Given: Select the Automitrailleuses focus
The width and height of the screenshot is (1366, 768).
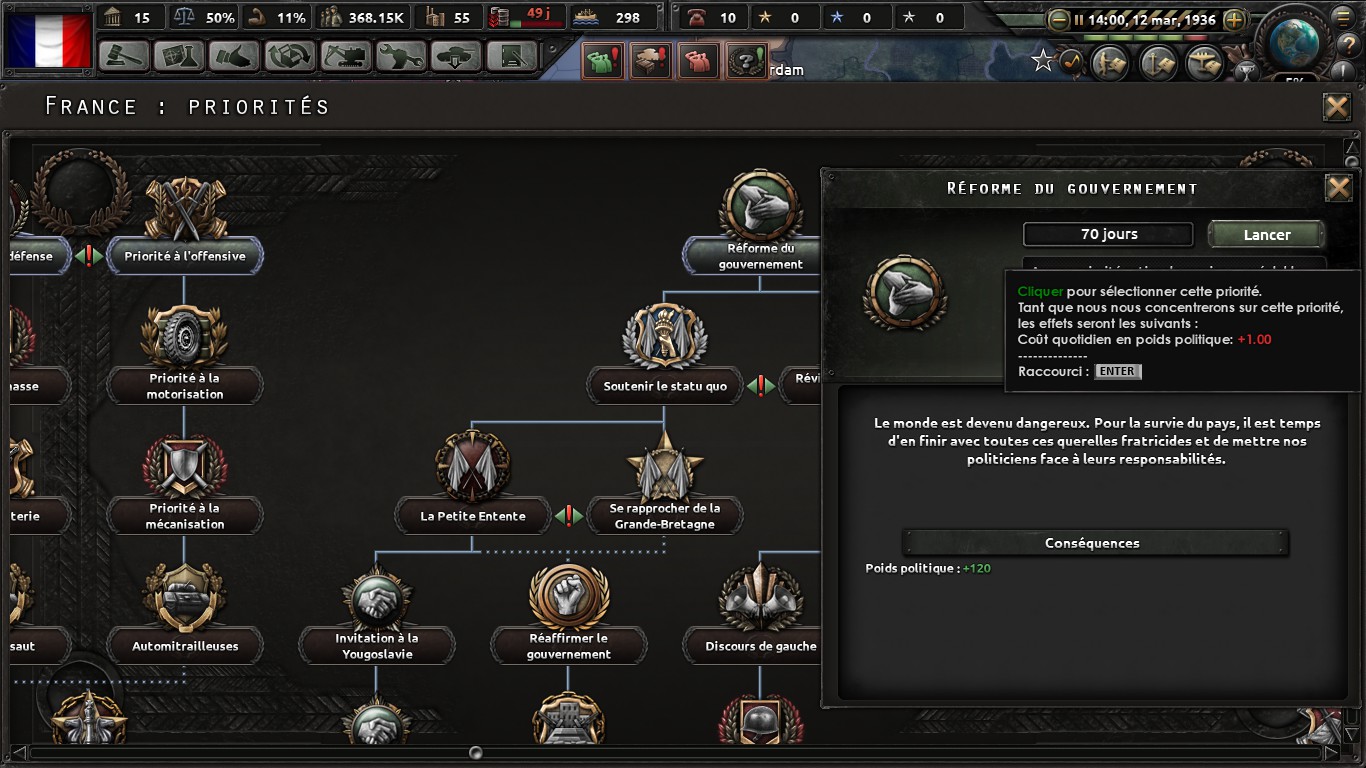Looking at the screenshot, I should click(185, 646).
